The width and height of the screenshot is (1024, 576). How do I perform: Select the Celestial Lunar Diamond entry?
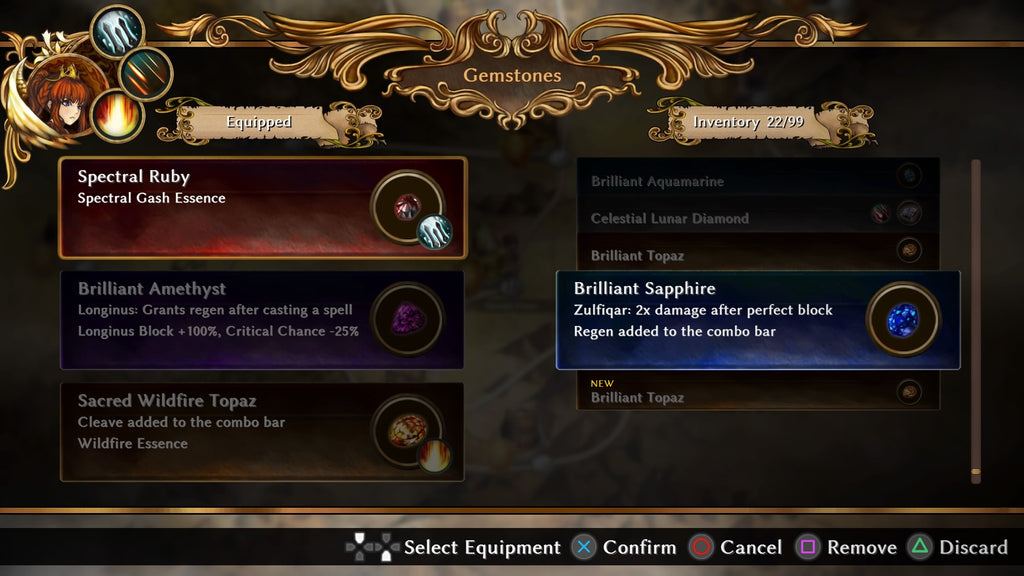click(x=740, y=218)
